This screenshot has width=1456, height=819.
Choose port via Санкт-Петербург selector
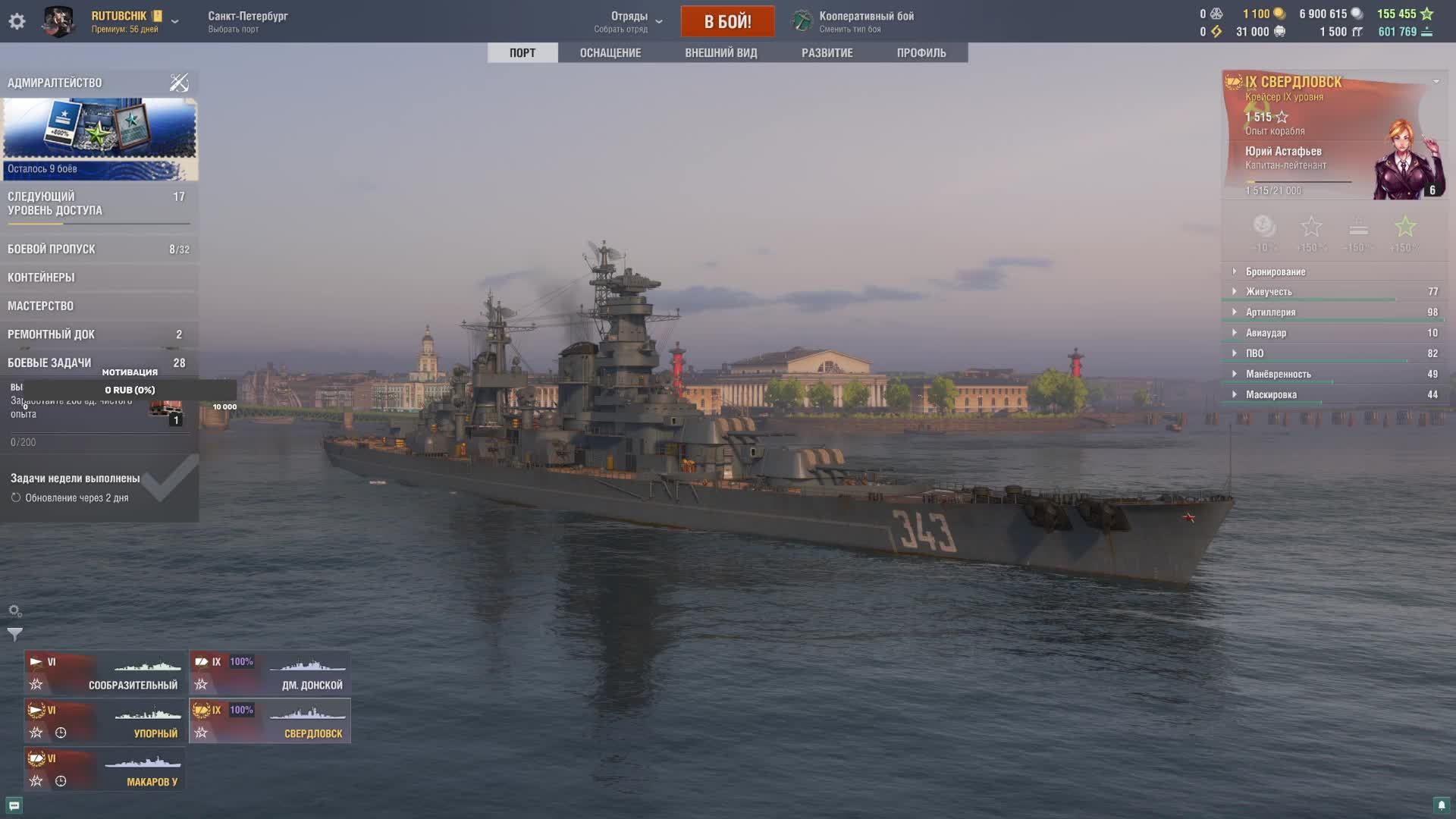pos(247,21)
